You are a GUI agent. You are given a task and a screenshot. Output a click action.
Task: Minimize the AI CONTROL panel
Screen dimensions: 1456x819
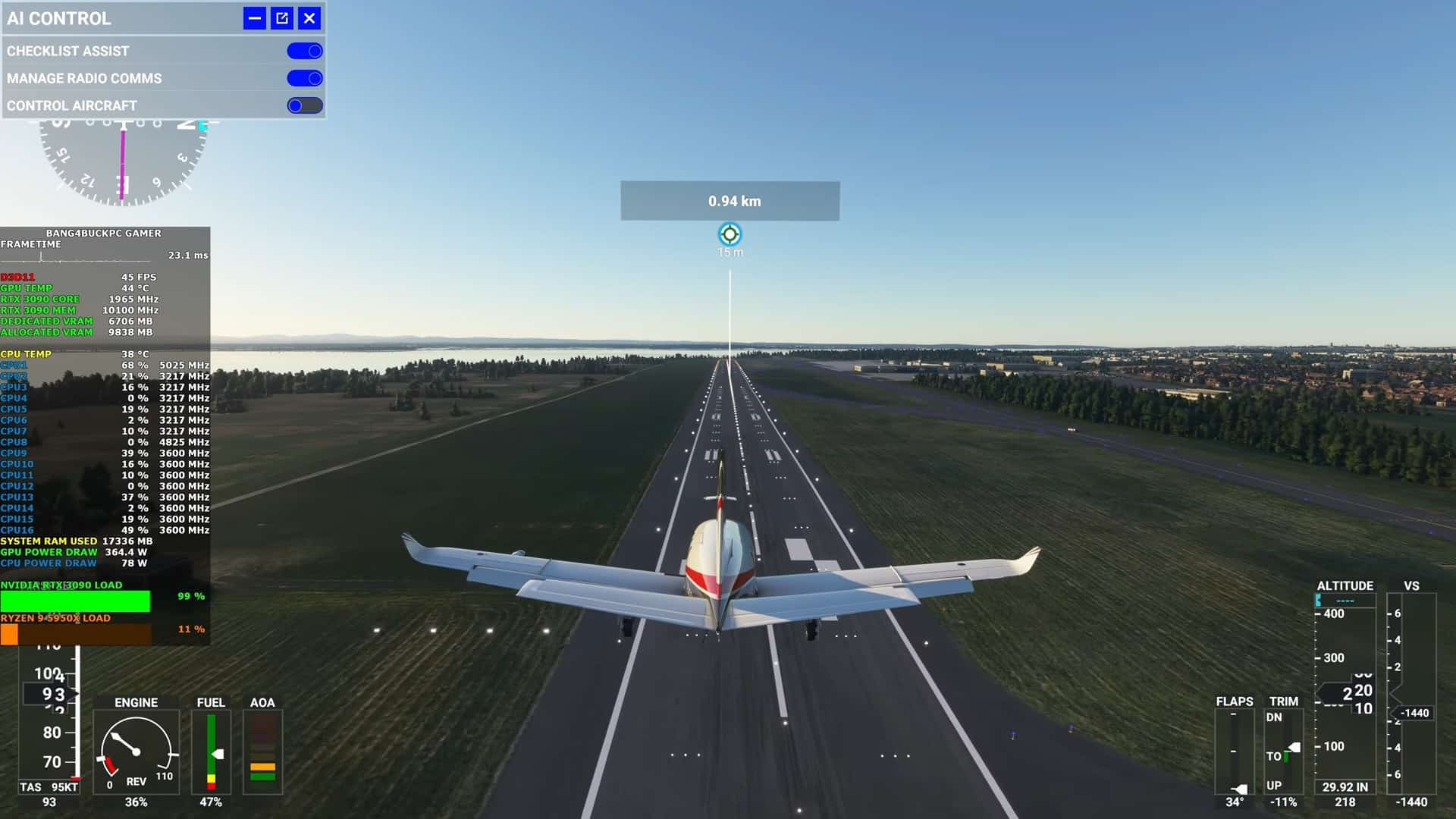pos(253,18)
